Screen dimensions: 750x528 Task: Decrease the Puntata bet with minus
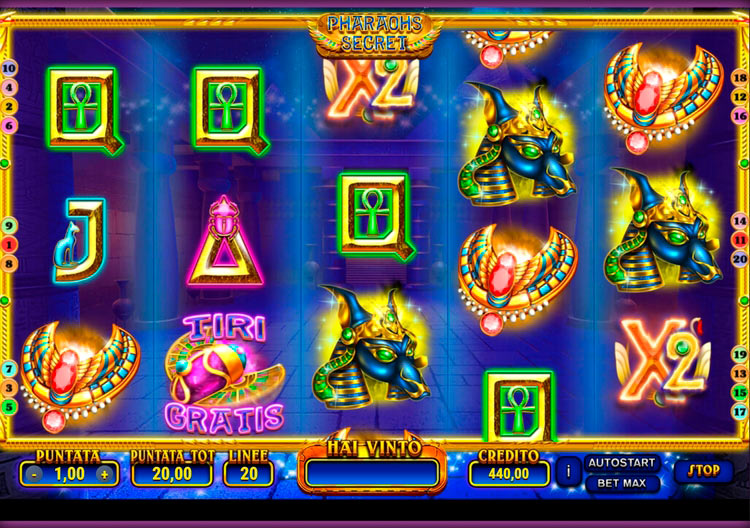pyautogui.click(x=35, y=474)
